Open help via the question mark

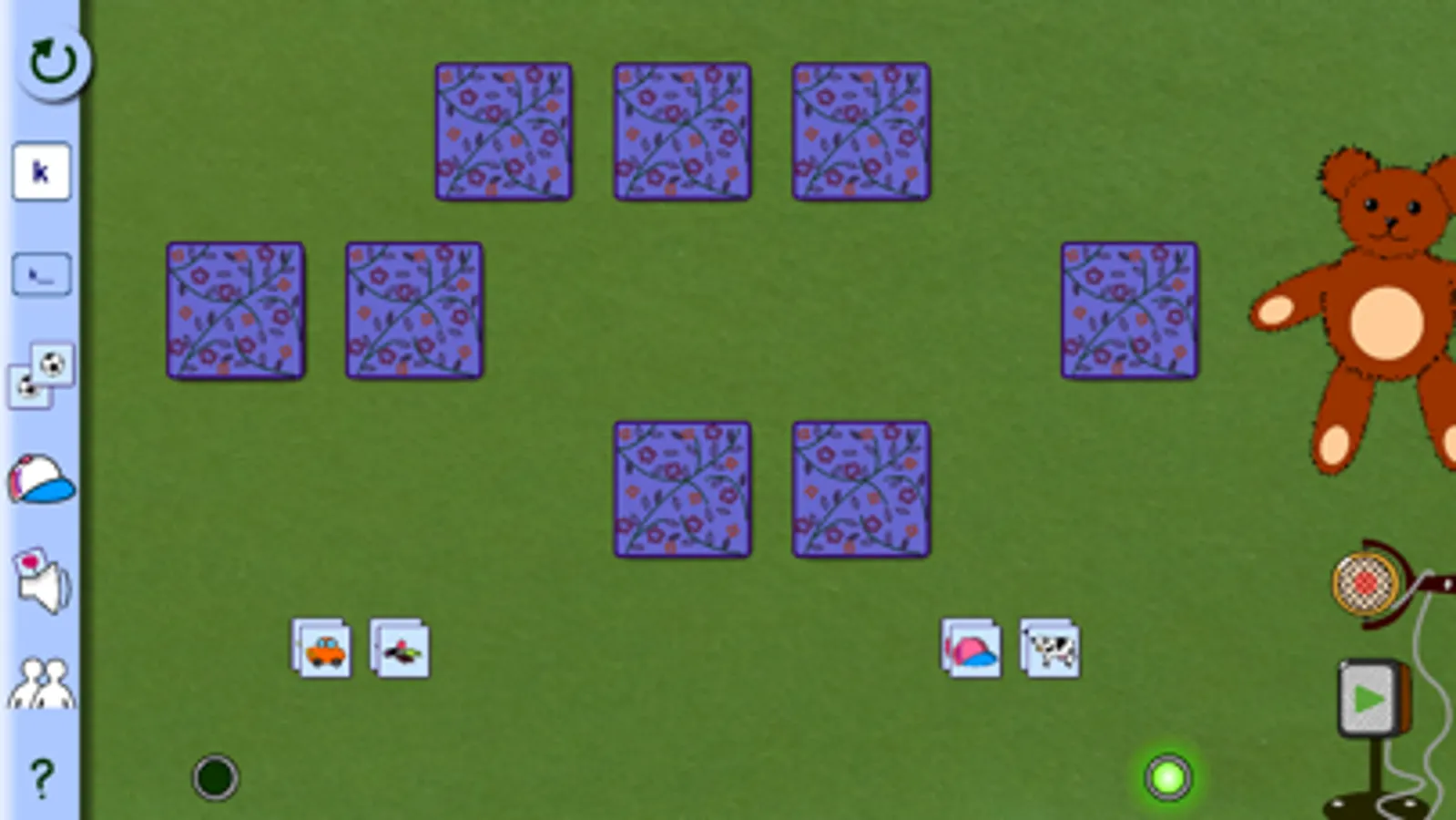[x=42, y=779]
